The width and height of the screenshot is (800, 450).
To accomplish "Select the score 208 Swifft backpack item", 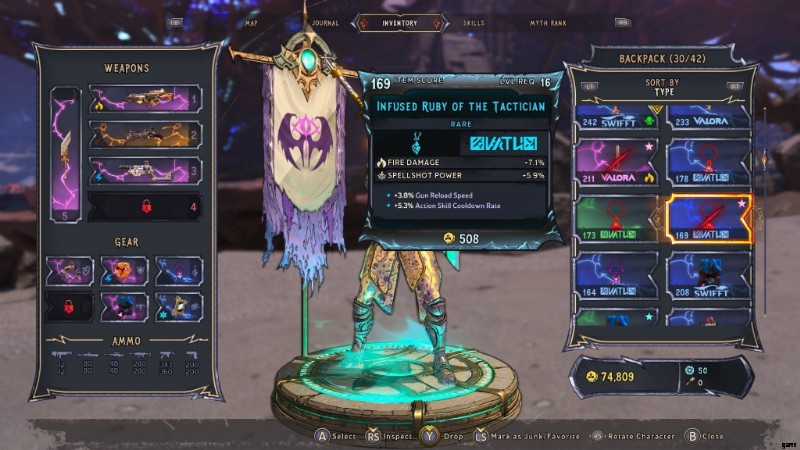I will 708,276.
